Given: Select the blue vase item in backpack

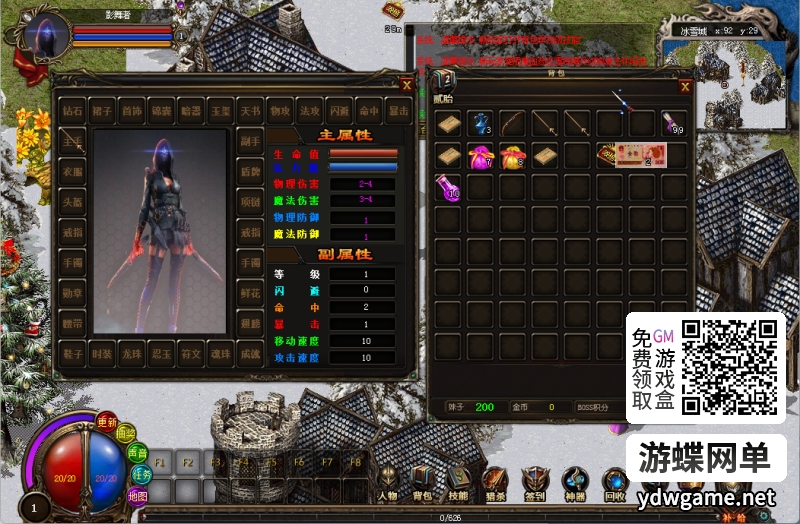Looking at the screenshot, I should click(482, 124).
